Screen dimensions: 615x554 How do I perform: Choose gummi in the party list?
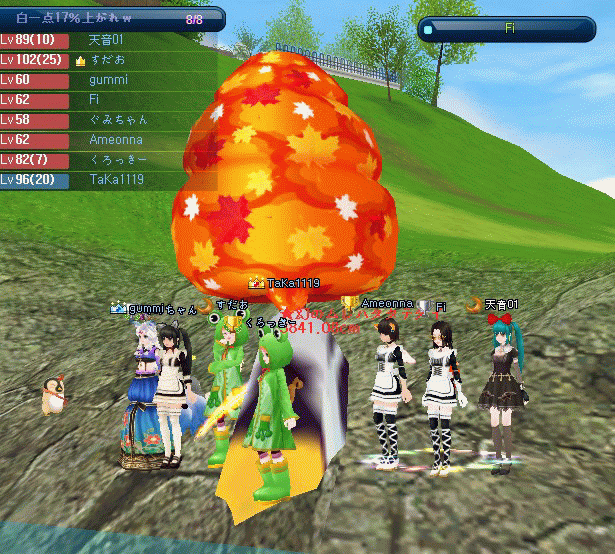click(x=108, y=80)
